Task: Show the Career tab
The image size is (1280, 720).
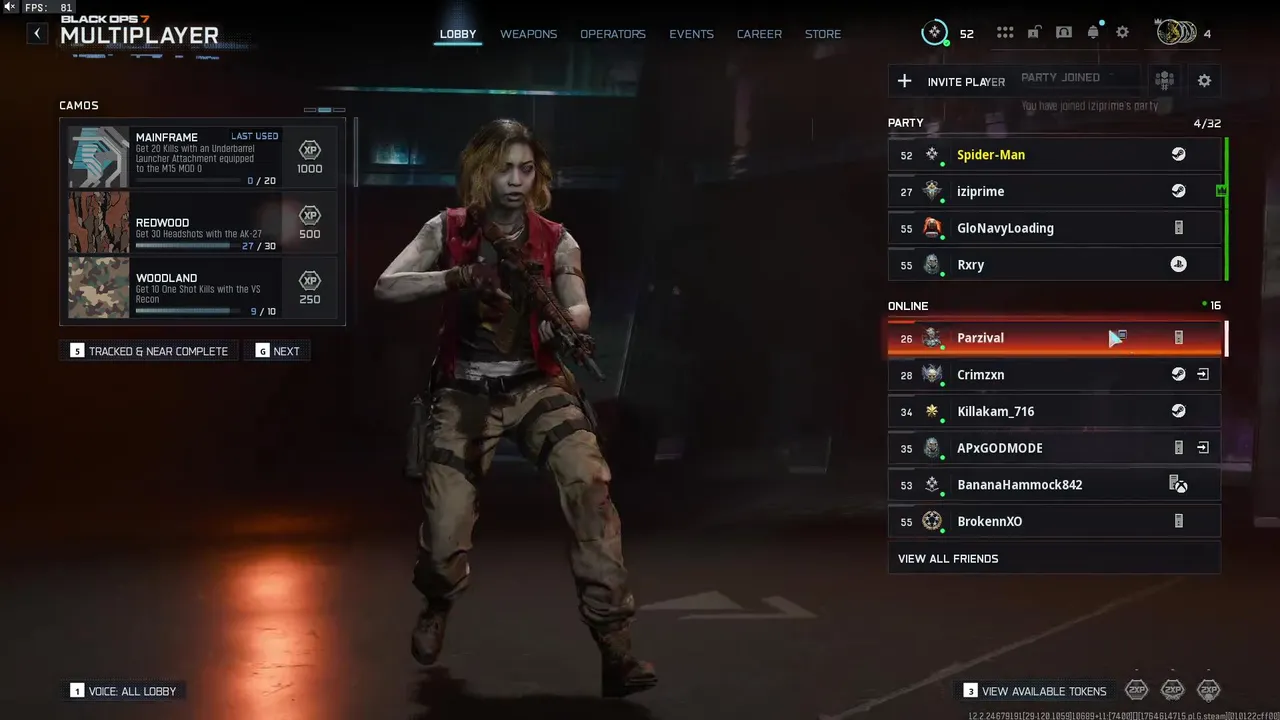Action: click(x=759, y=34)
